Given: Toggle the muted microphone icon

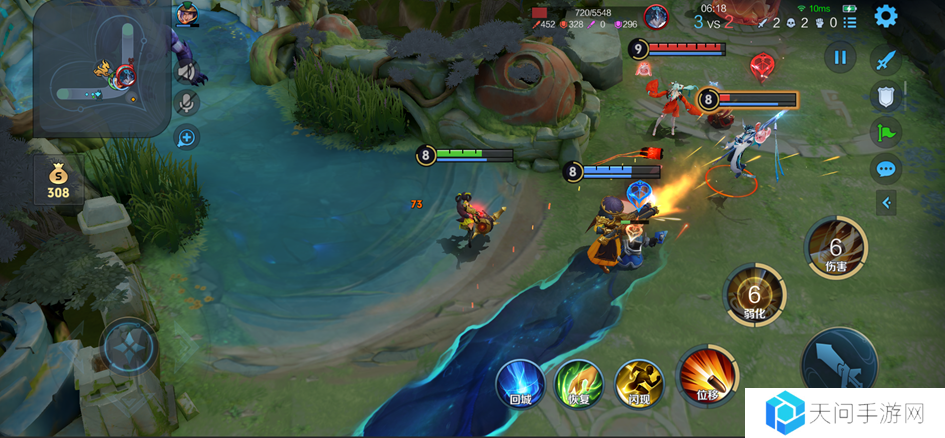Looking at the screenshot, I should click(x=187, y=103).
